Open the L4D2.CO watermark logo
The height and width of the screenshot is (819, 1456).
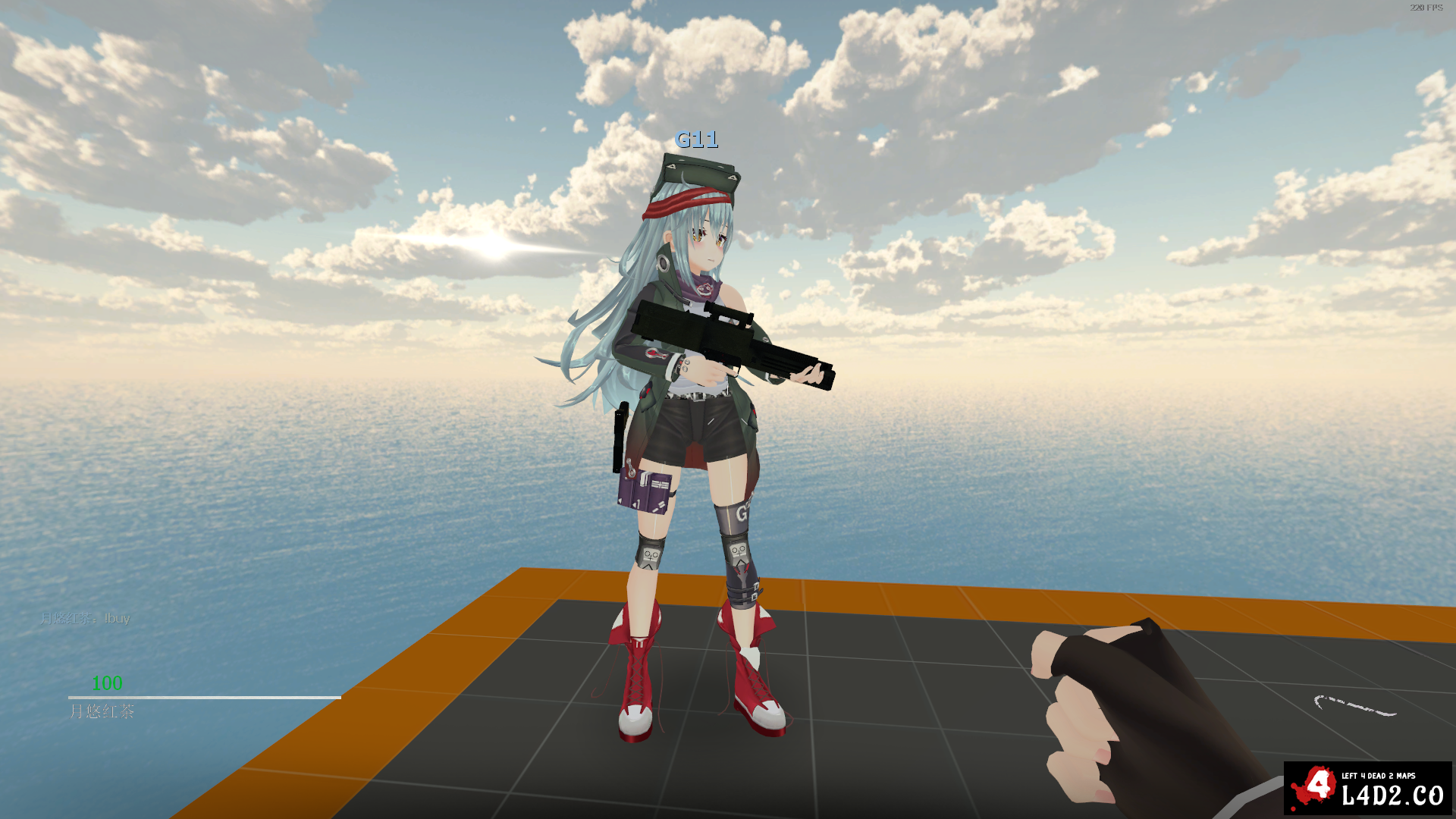pos(1367,788)
